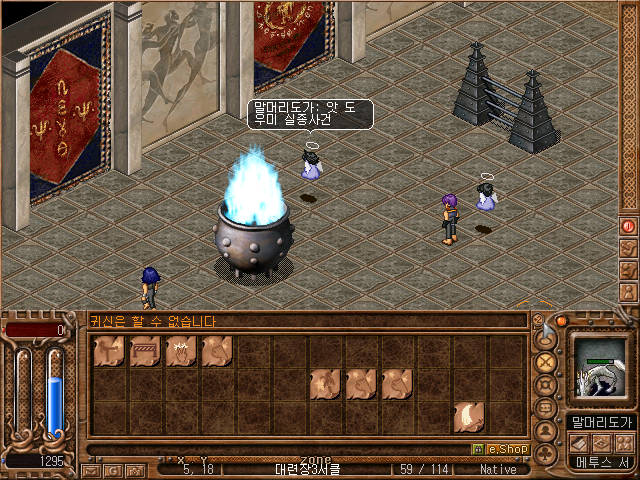Click the group icon under the portrait
Image resolution: width=640 pixels, height=480 pixels.
tap(624, 442)
